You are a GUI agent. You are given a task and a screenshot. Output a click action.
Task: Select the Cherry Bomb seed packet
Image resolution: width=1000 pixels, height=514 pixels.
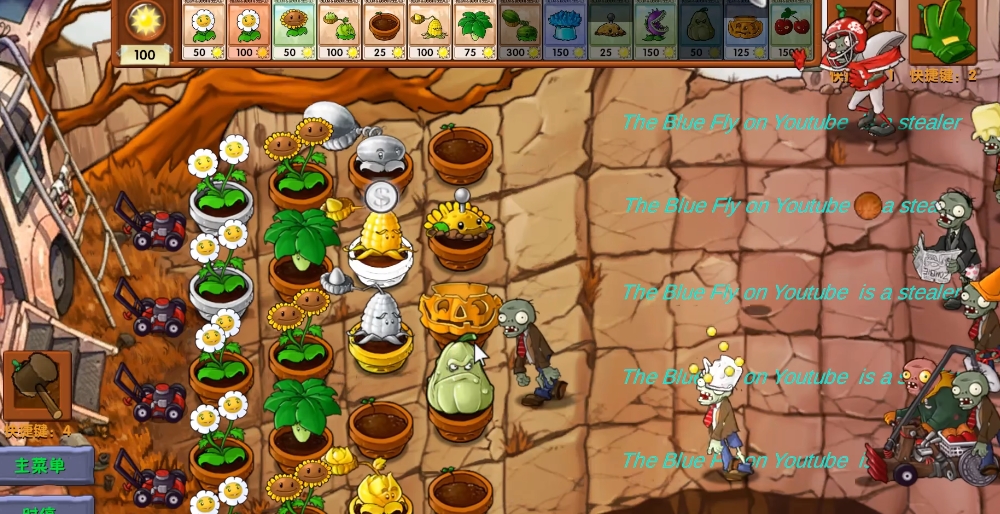click(789, 31)
